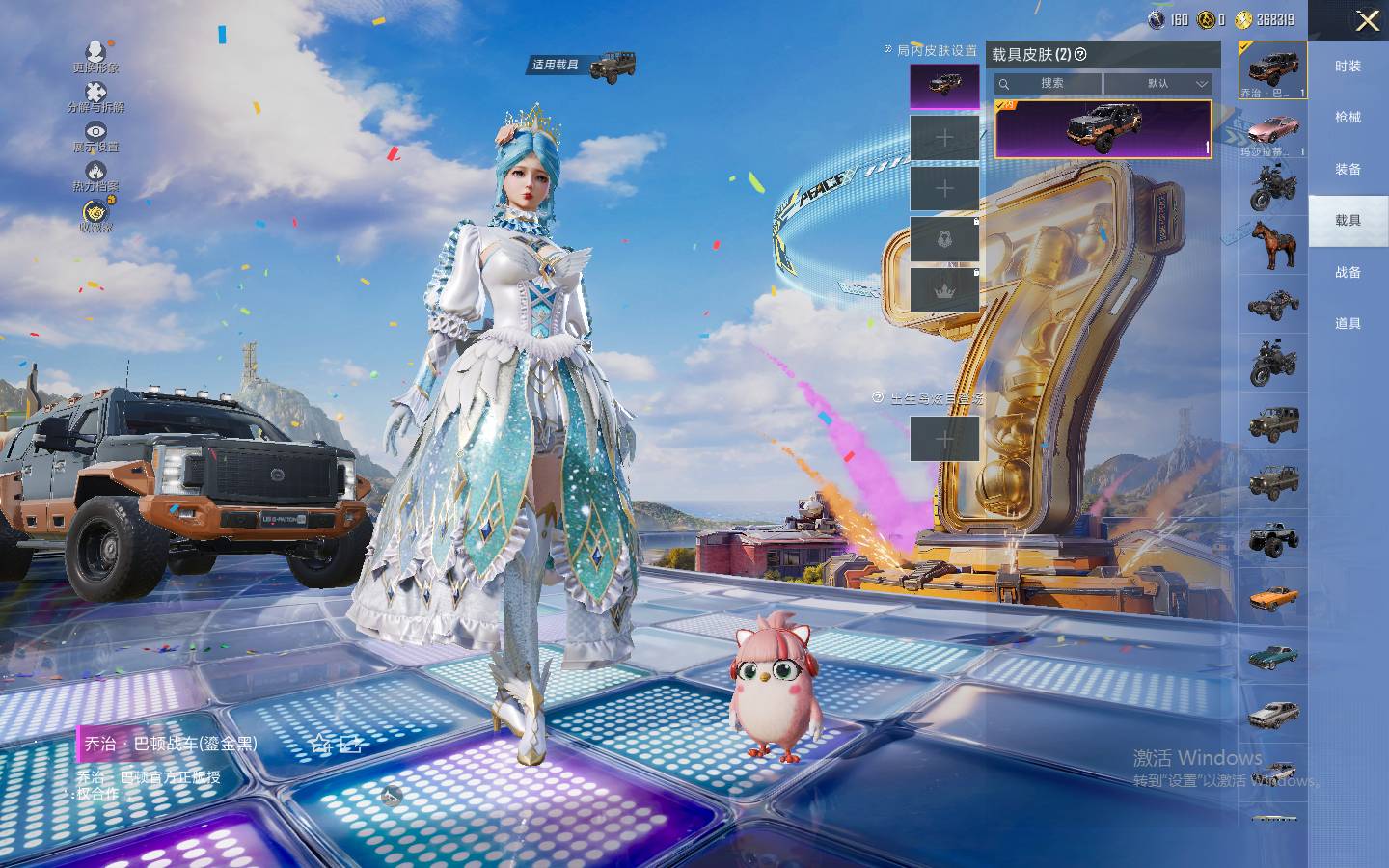Select the large George Patton skin card

click(x=1103, y=128)
